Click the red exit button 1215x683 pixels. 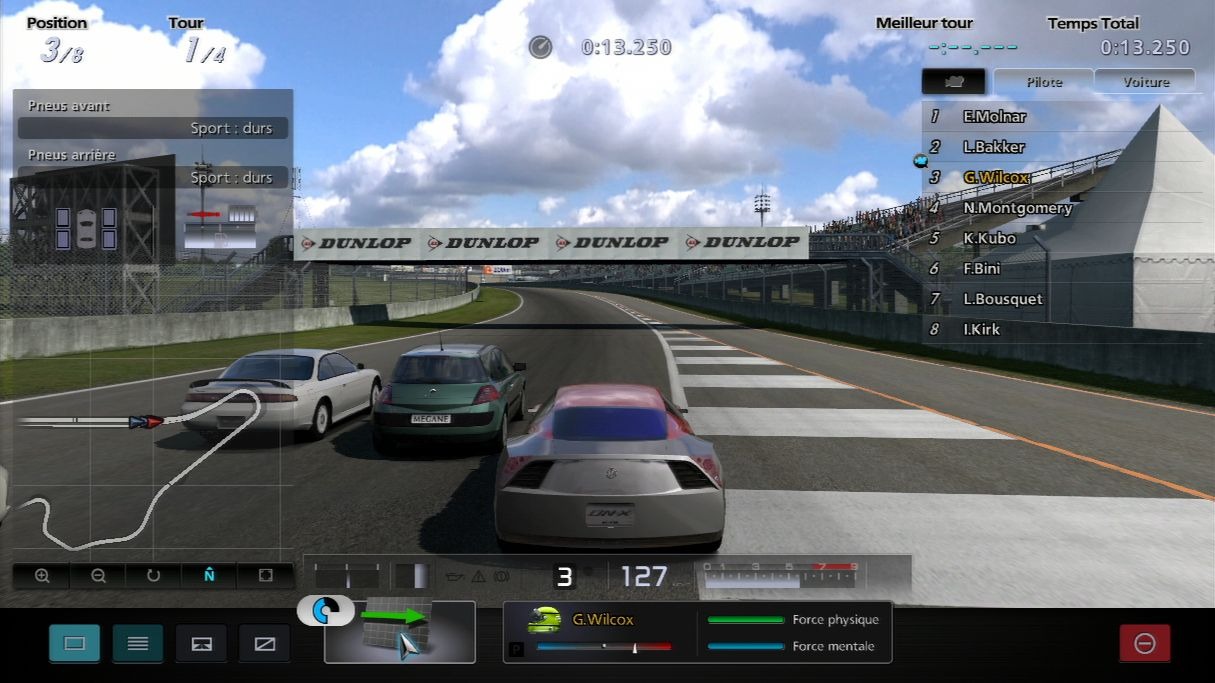click(x=1145, y=643)
